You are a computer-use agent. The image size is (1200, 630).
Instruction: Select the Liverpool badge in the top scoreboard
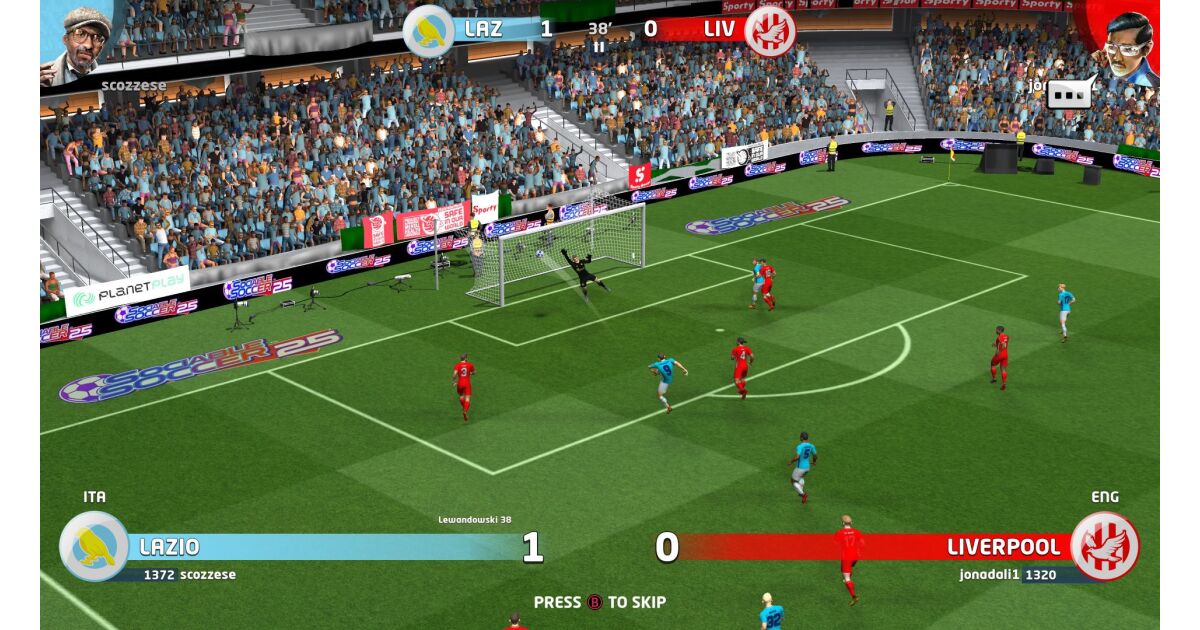(770, 30)
